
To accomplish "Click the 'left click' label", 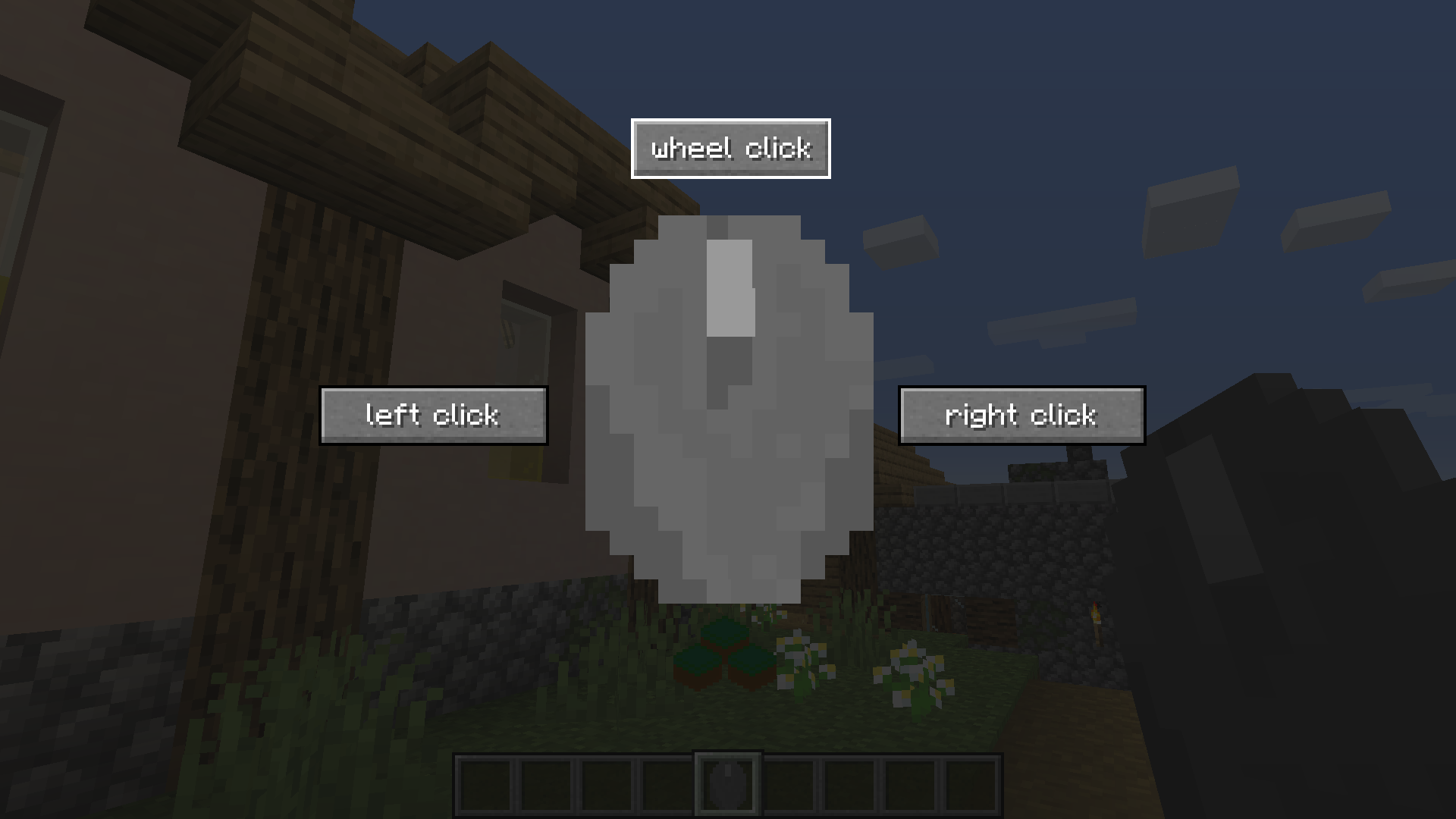I will 434,415.
